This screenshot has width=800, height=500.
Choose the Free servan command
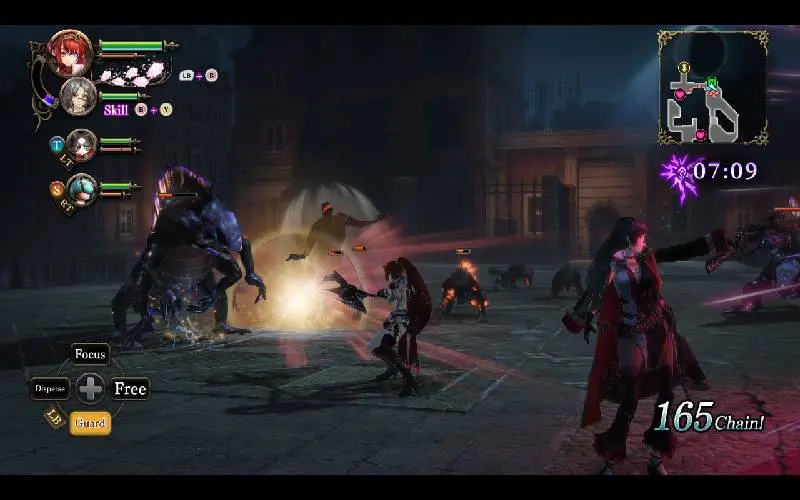(x=130, y=389)
